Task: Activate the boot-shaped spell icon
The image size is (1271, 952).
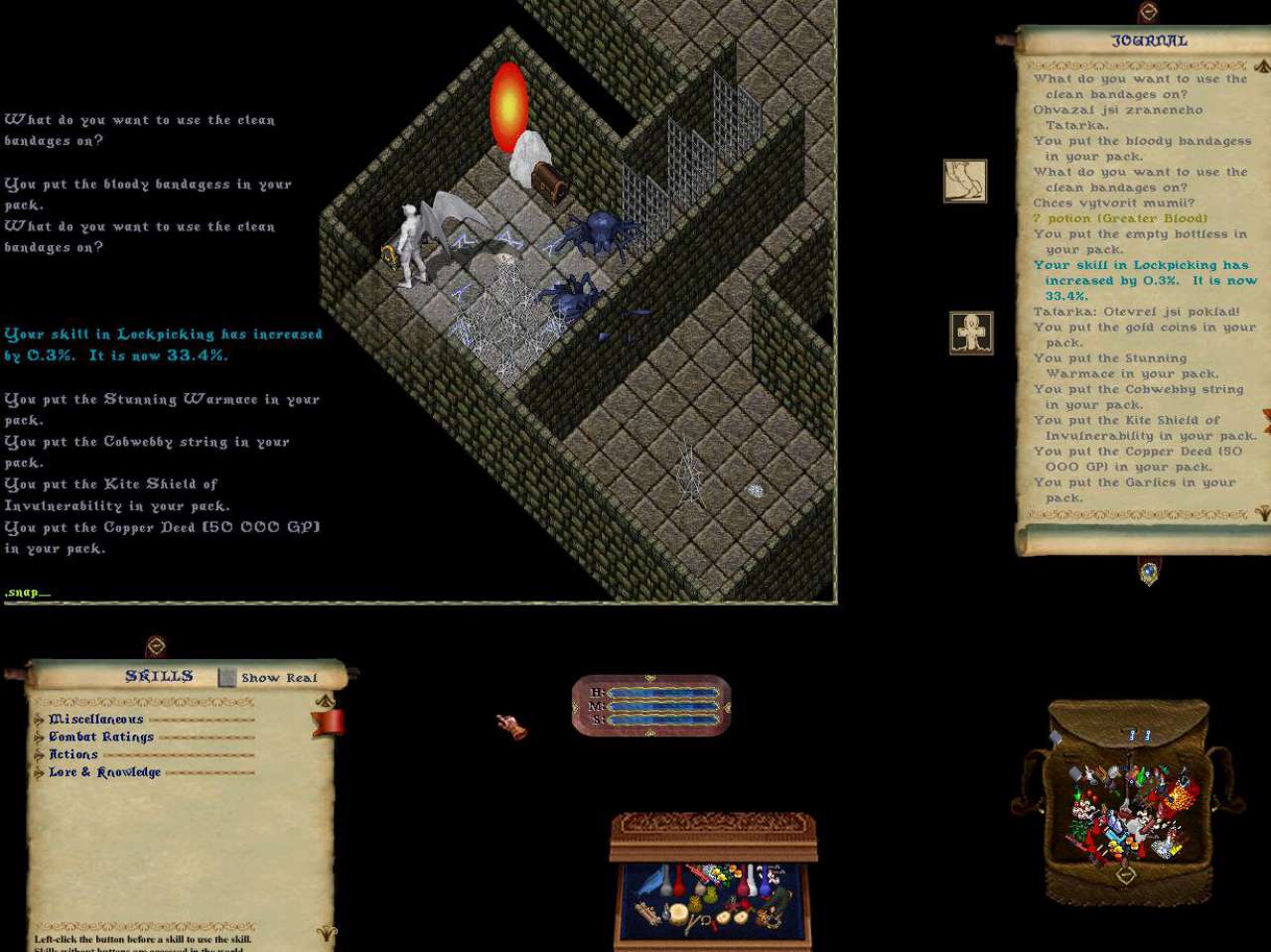Action: coord(964,181)
